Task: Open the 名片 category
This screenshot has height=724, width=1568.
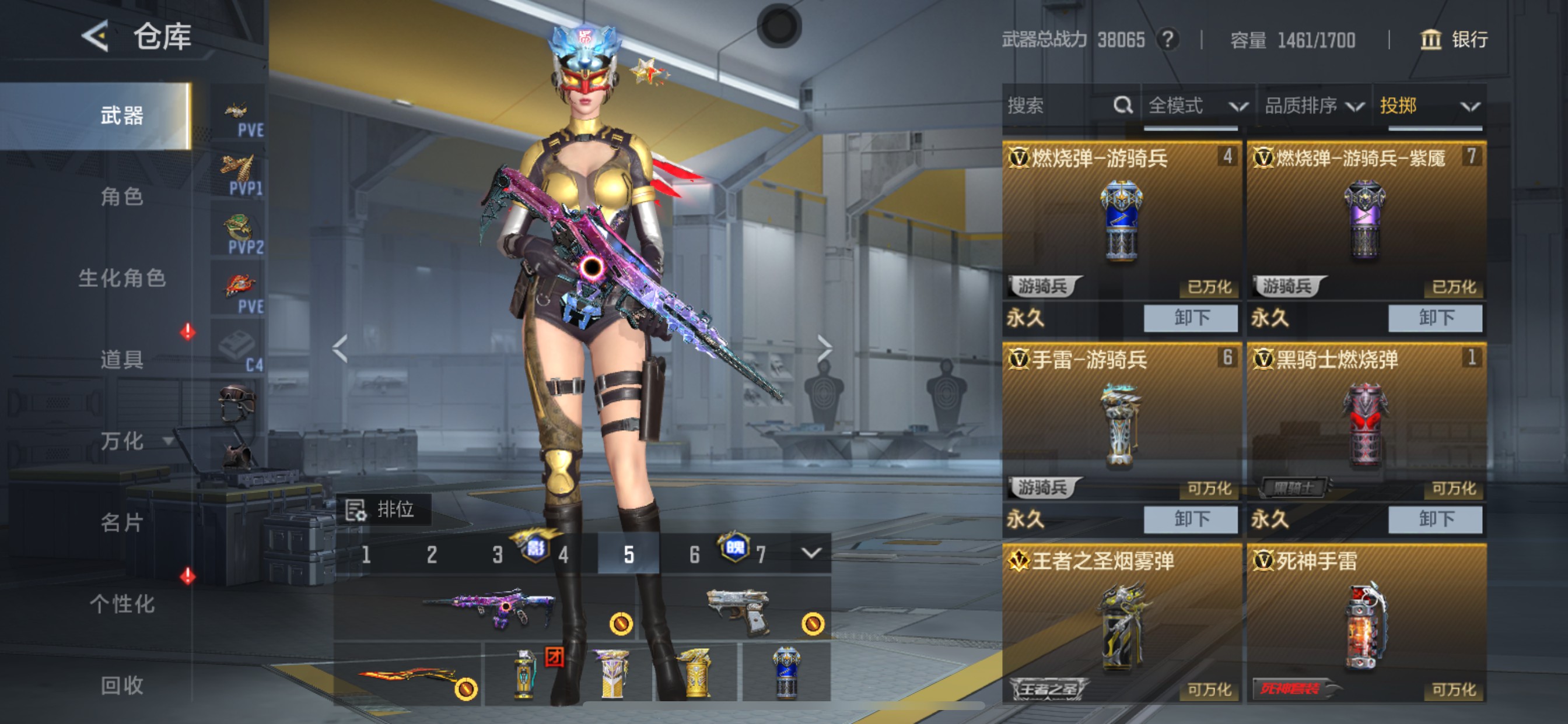Action: (x=122, y=522)
